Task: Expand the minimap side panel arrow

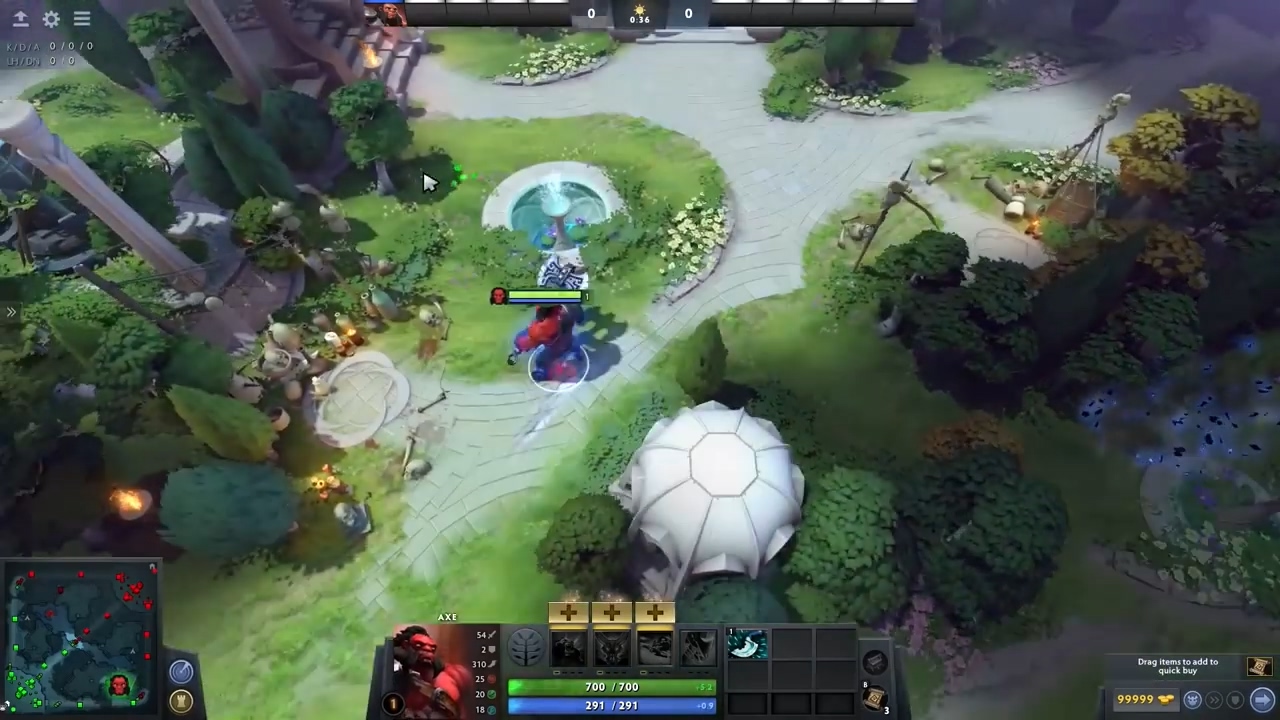Action: (x=11, y=312)
